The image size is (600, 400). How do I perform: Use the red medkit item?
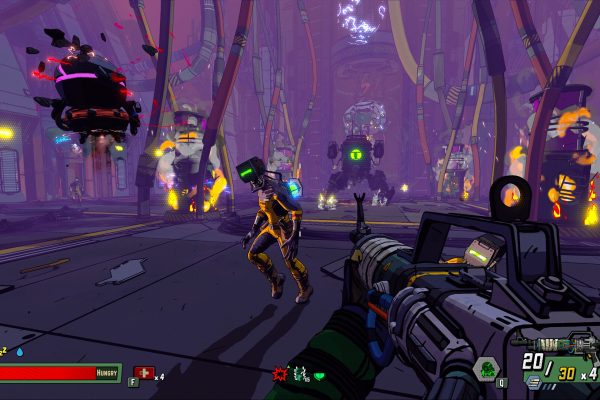click(x=143, y=372)
